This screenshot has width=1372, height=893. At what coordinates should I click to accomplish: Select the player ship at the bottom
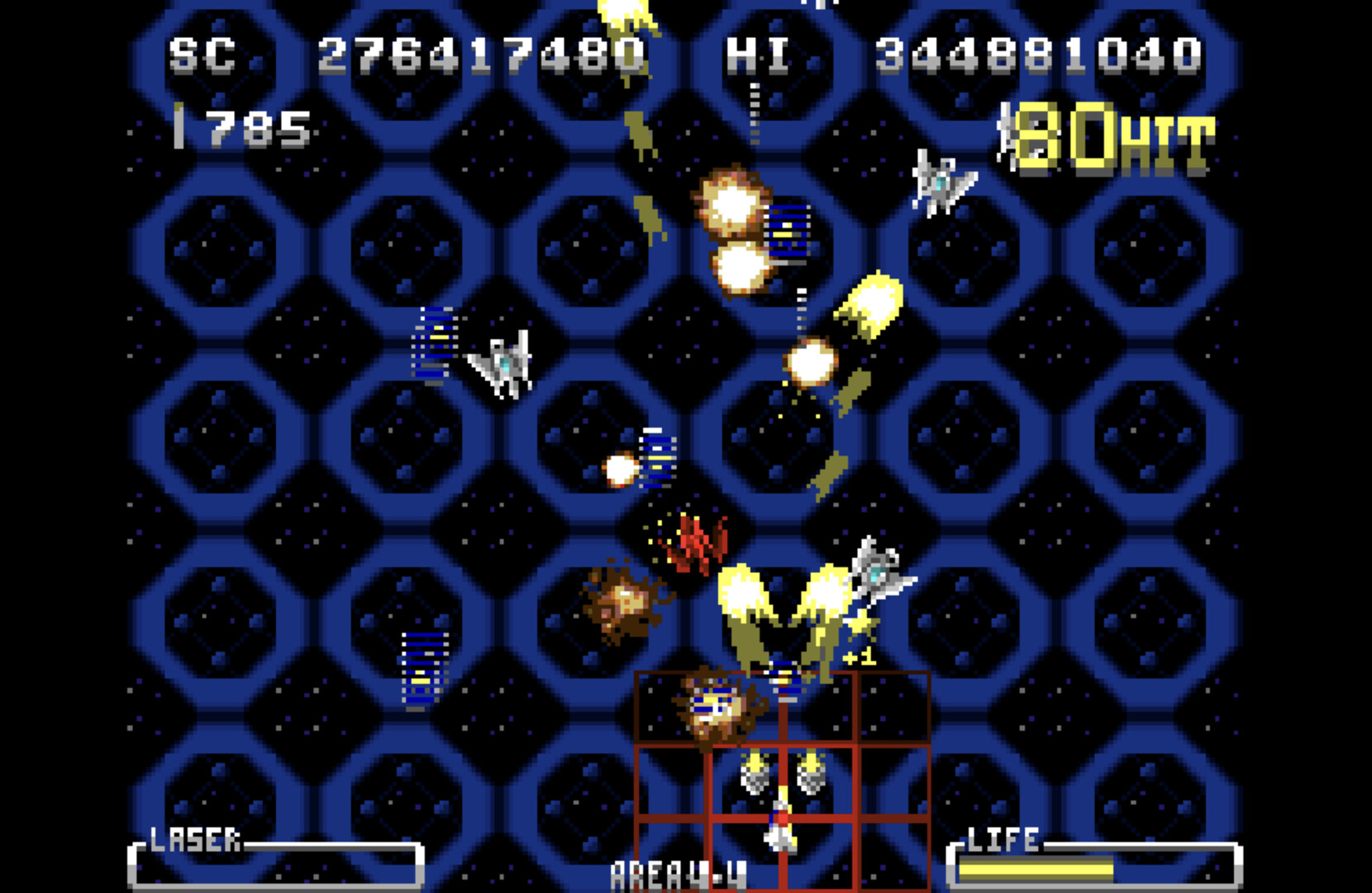[778, 827]
